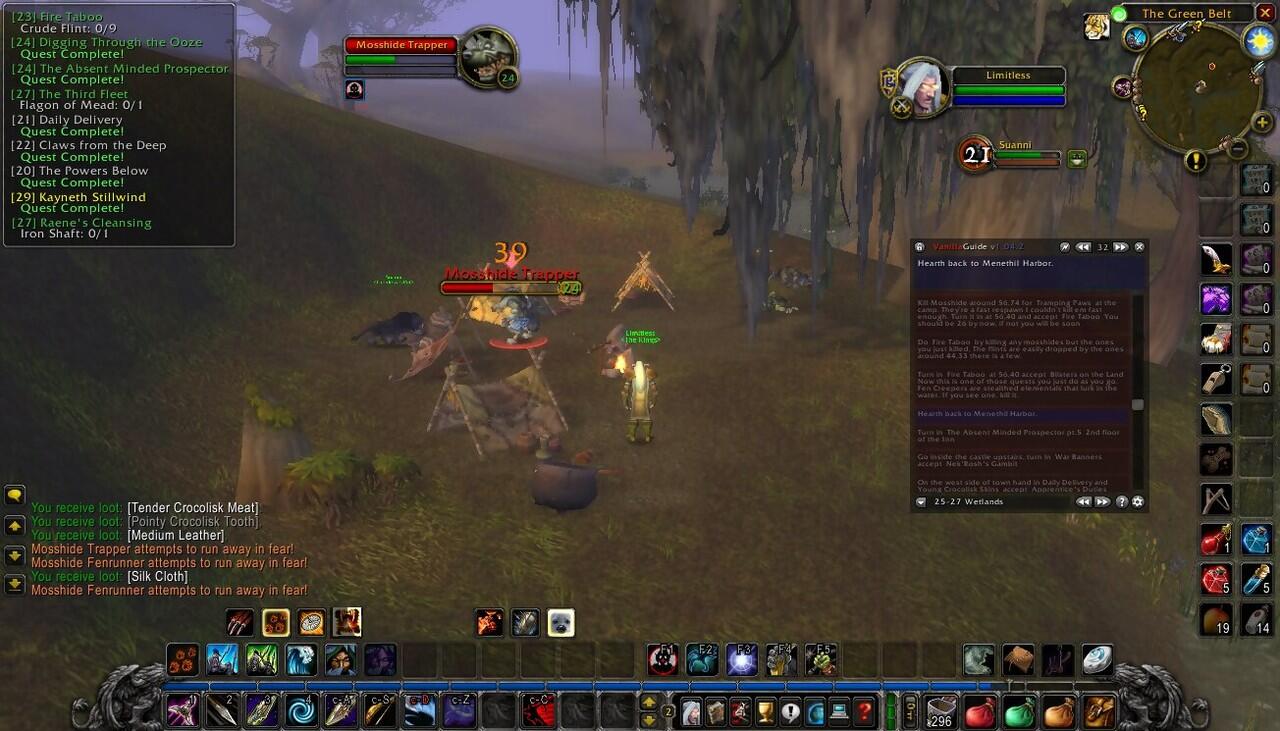Screen dimensions: 1280x731
Task: Click the Limitless player portrait
Action: click(922, 86)
